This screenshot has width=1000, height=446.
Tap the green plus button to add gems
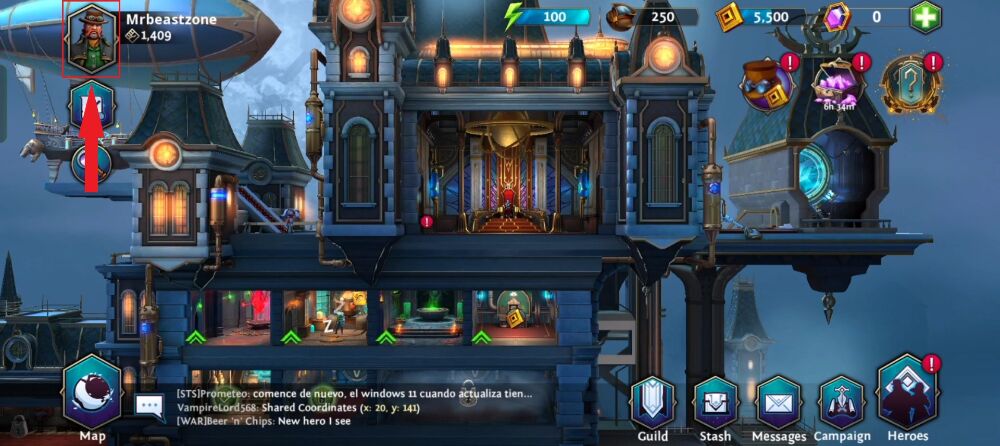click(925, 17)
